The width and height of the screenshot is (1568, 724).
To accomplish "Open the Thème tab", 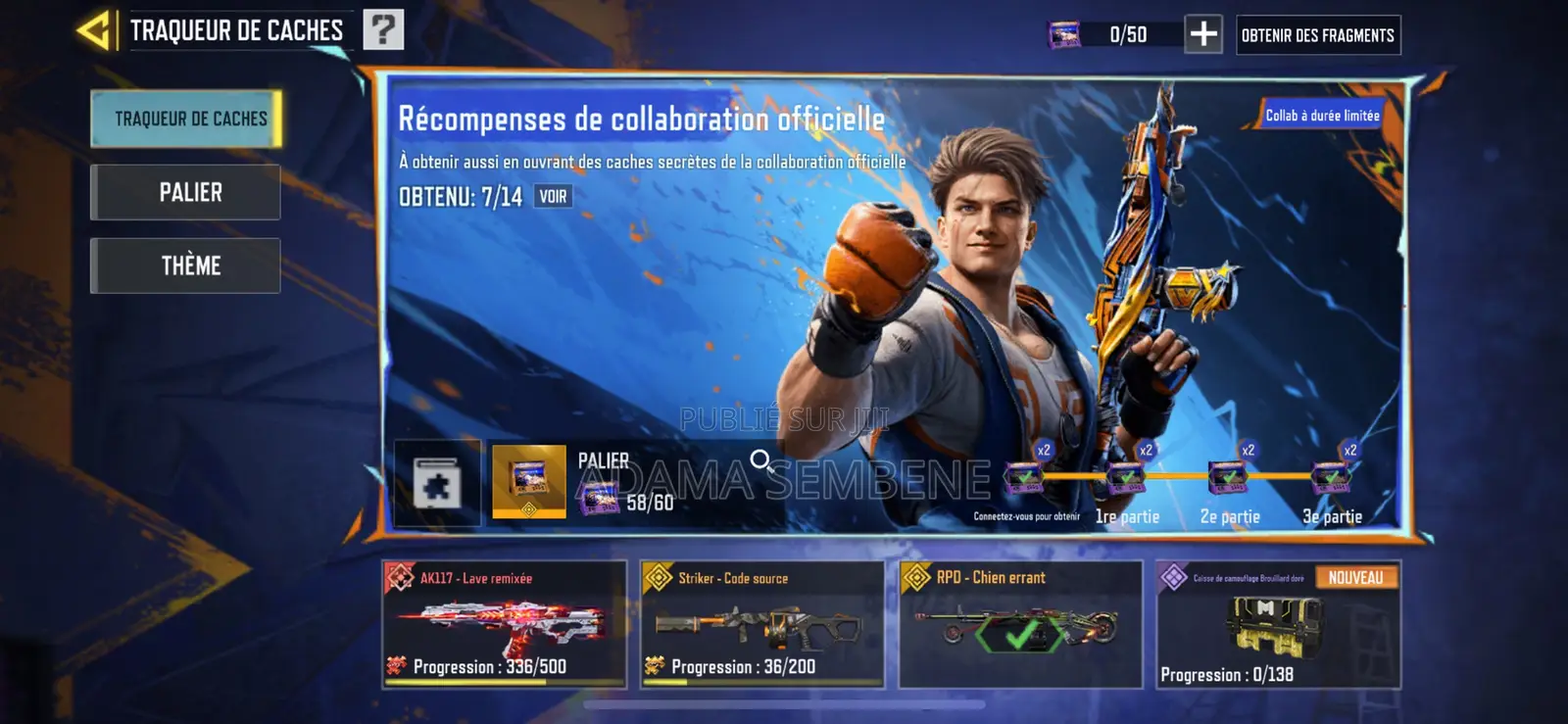I will 184,265.
